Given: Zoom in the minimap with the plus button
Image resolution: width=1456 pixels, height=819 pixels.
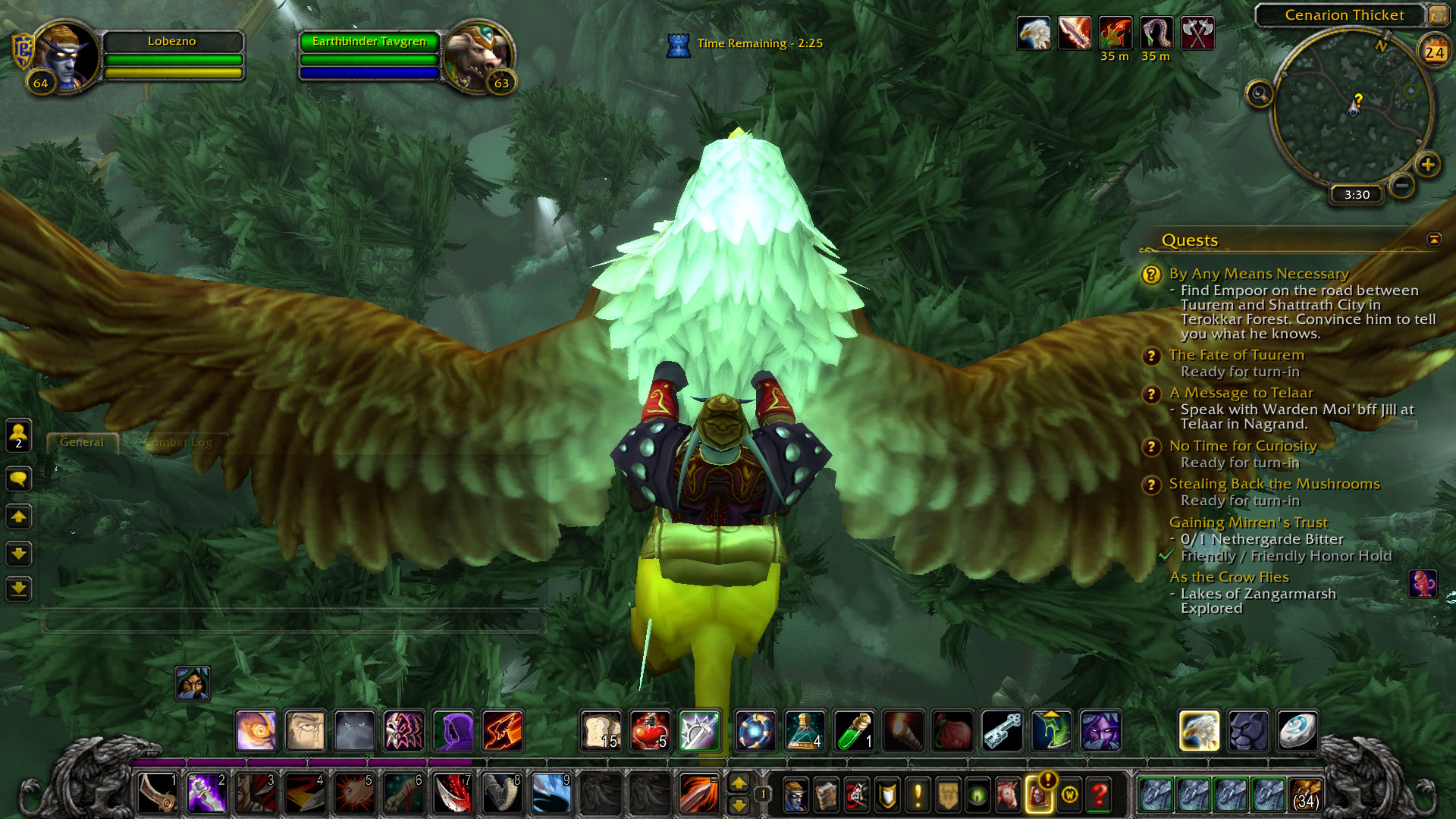Looking at the screenshot, I should 1427,165.
